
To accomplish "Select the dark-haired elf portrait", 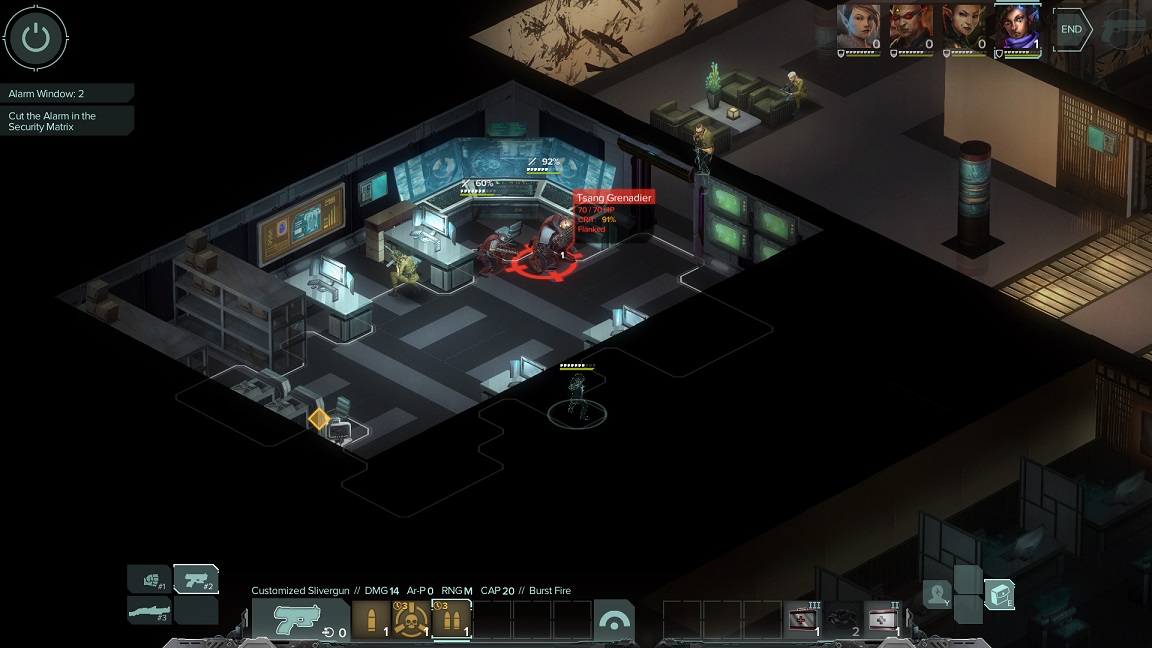I will [964, 25].
